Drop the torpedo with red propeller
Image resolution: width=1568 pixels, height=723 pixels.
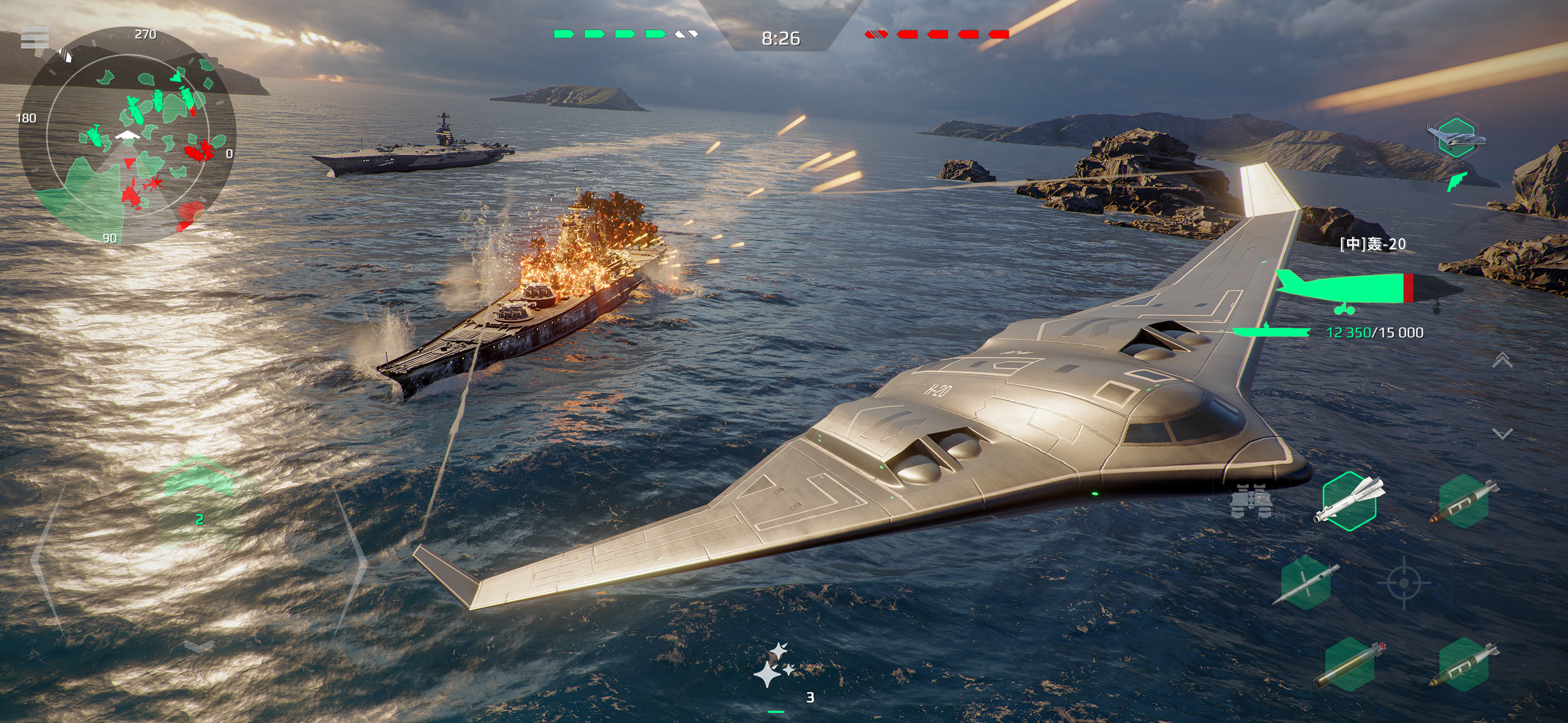1349,665
